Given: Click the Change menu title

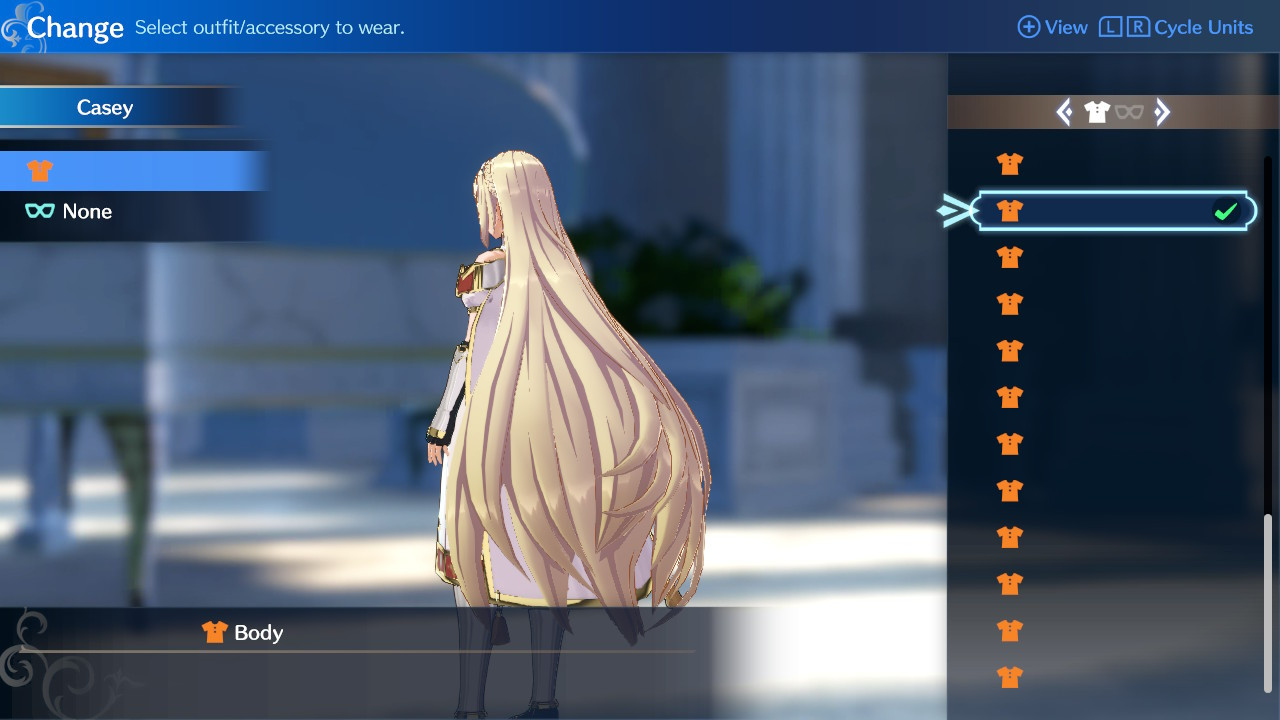Looking at the screenshot, I should coord(75,27).
